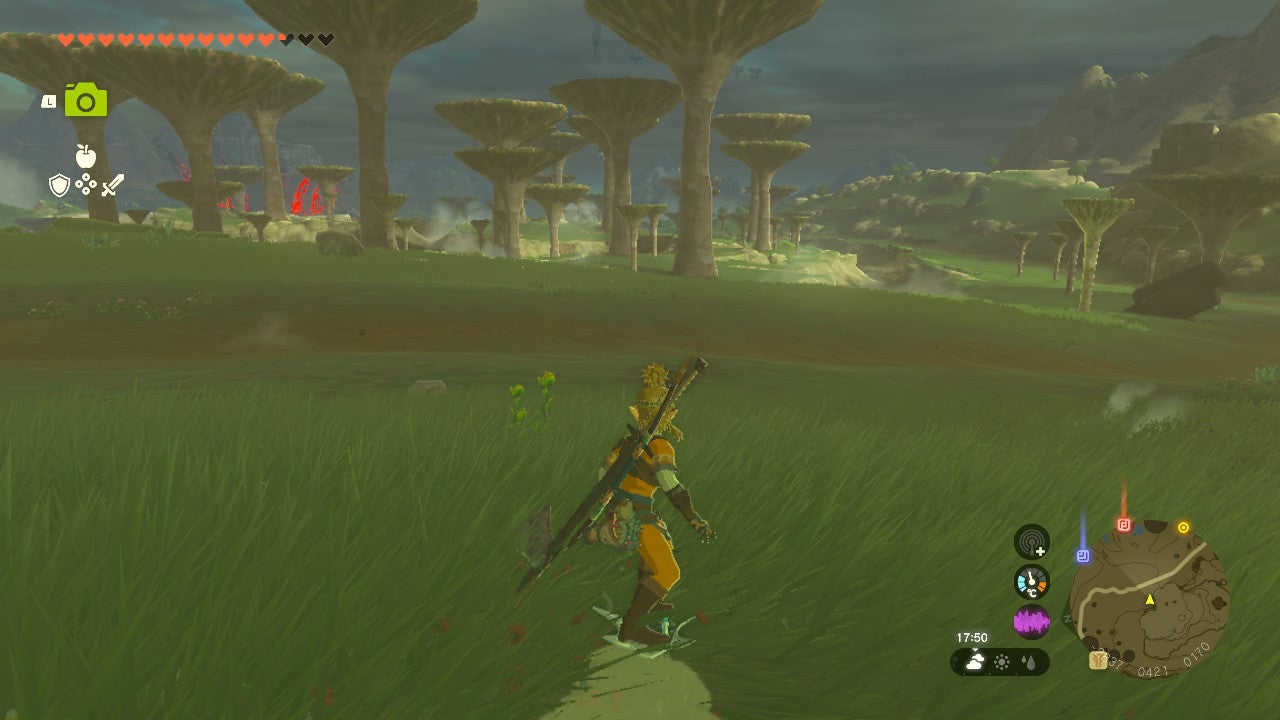Click the raindrops humidity icon in the forecast bar
The width and height of the screenshot is (1280, 720).
[1030, 662]
